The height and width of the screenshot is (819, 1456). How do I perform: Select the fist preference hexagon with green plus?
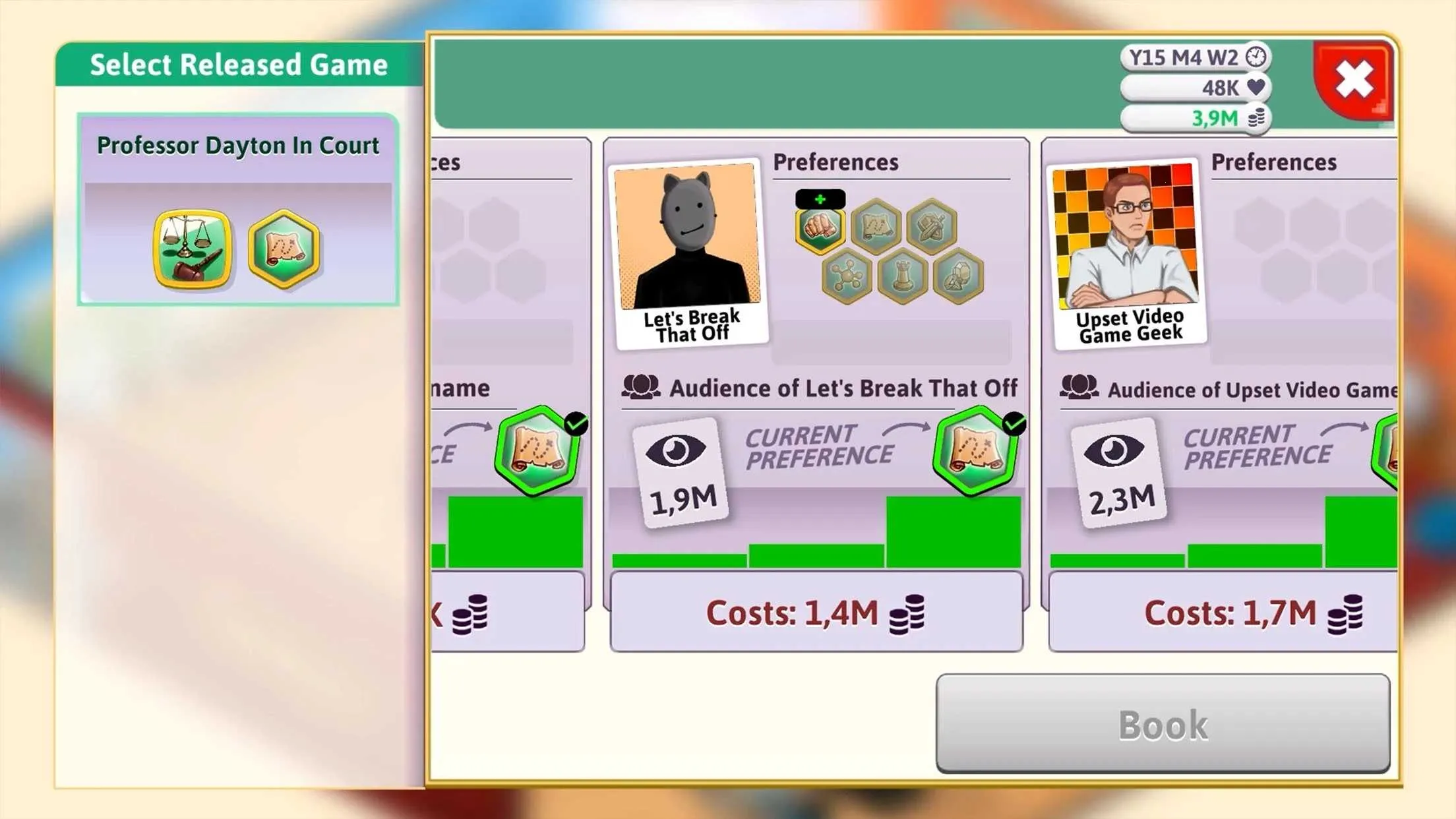point(822,228)
